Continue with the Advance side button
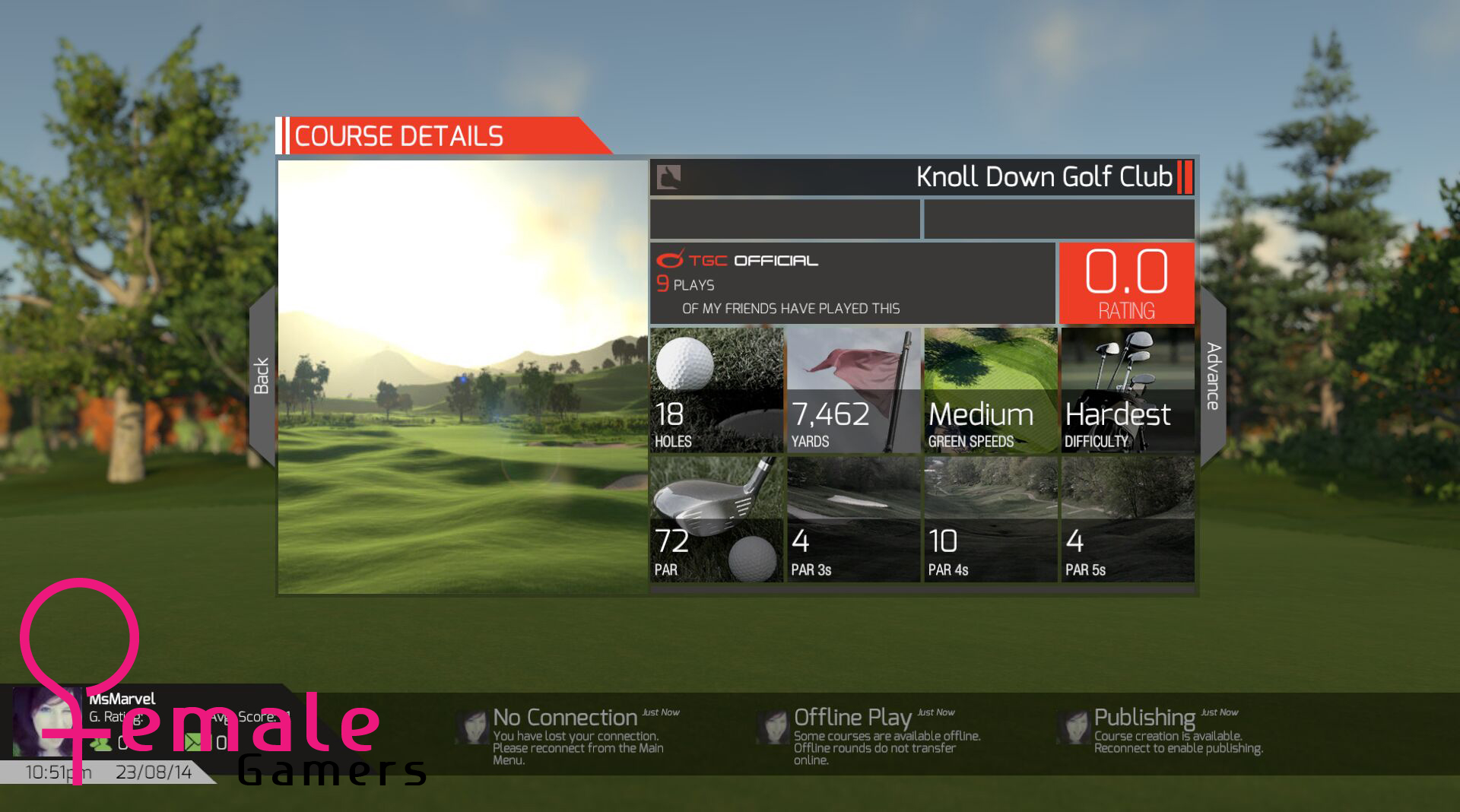The width and height of the screenshot is (1460, 812). coord(1213,376)
